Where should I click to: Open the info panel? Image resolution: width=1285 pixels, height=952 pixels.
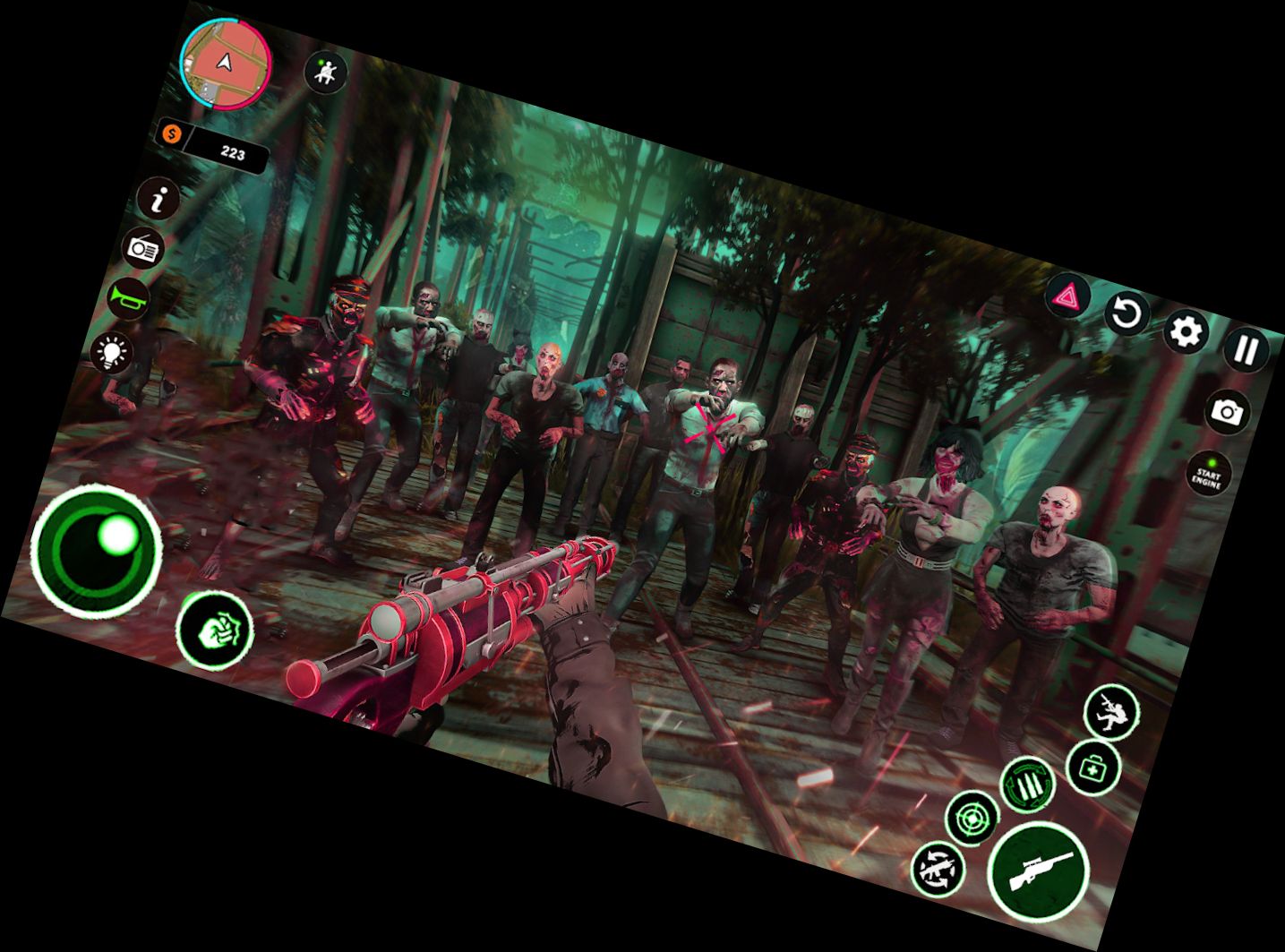pos(159,201)
